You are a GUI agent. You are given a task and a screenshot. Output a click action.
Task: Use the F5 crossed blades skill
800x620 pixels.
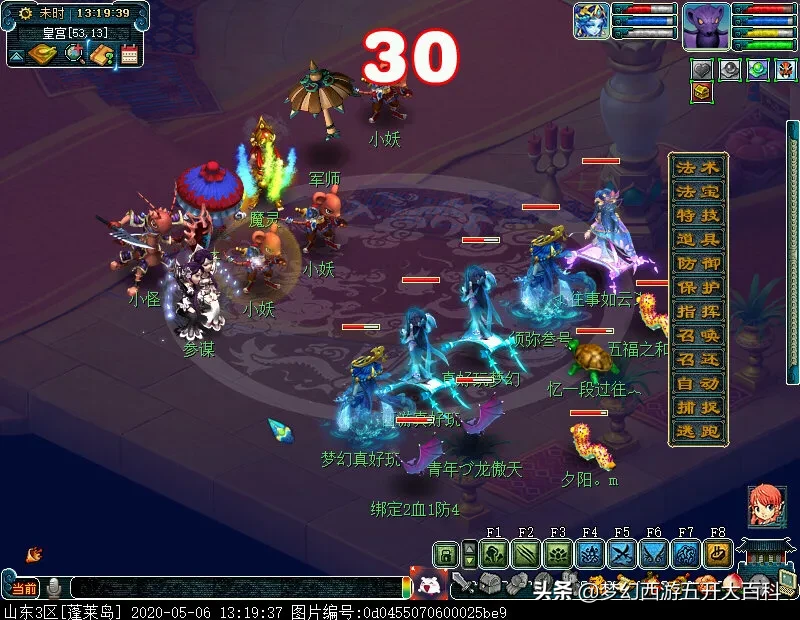(x=622, y=554)
